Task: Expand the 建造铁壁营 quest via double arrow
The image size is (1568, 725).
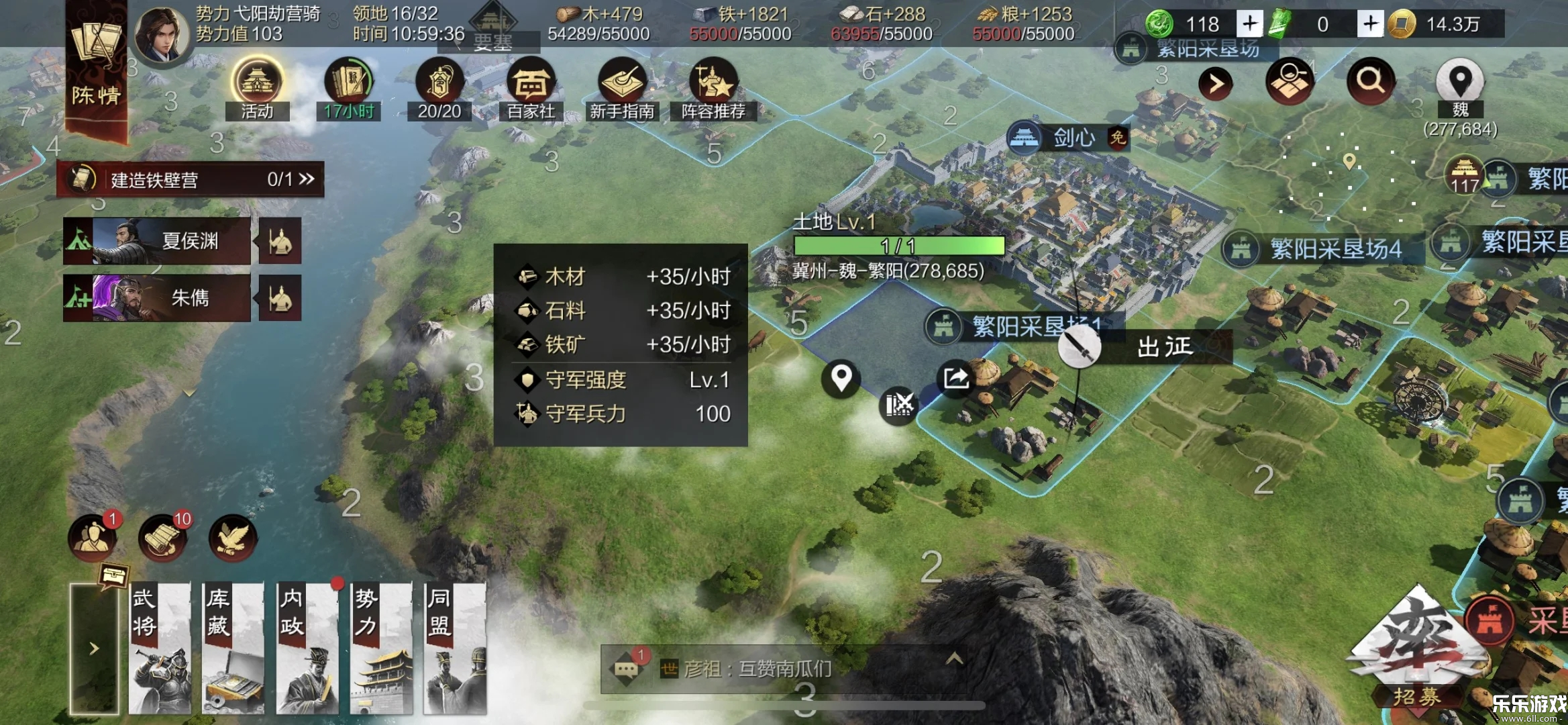Action: pyautogui.click(x=307, y=179)
